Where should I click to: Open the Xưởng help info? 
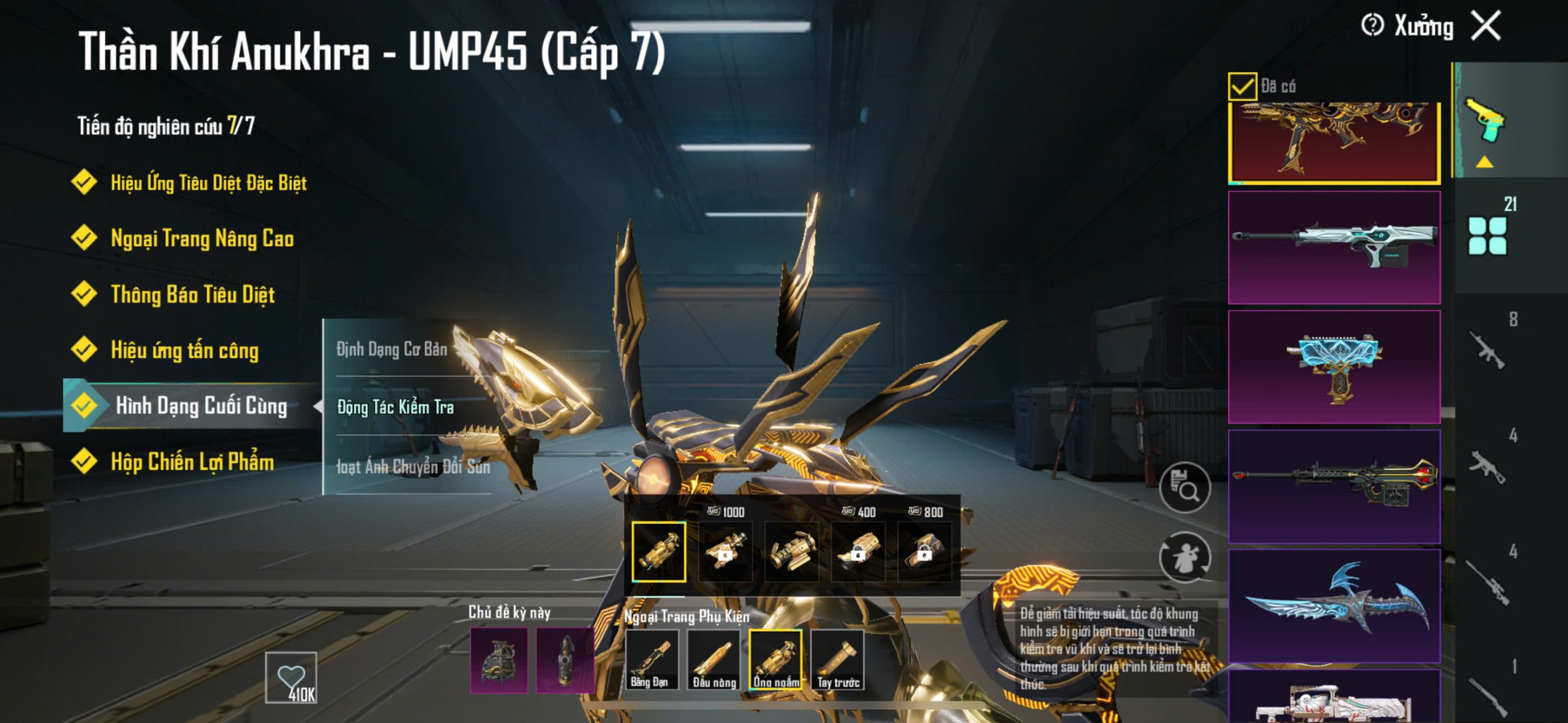[1372, 26]
